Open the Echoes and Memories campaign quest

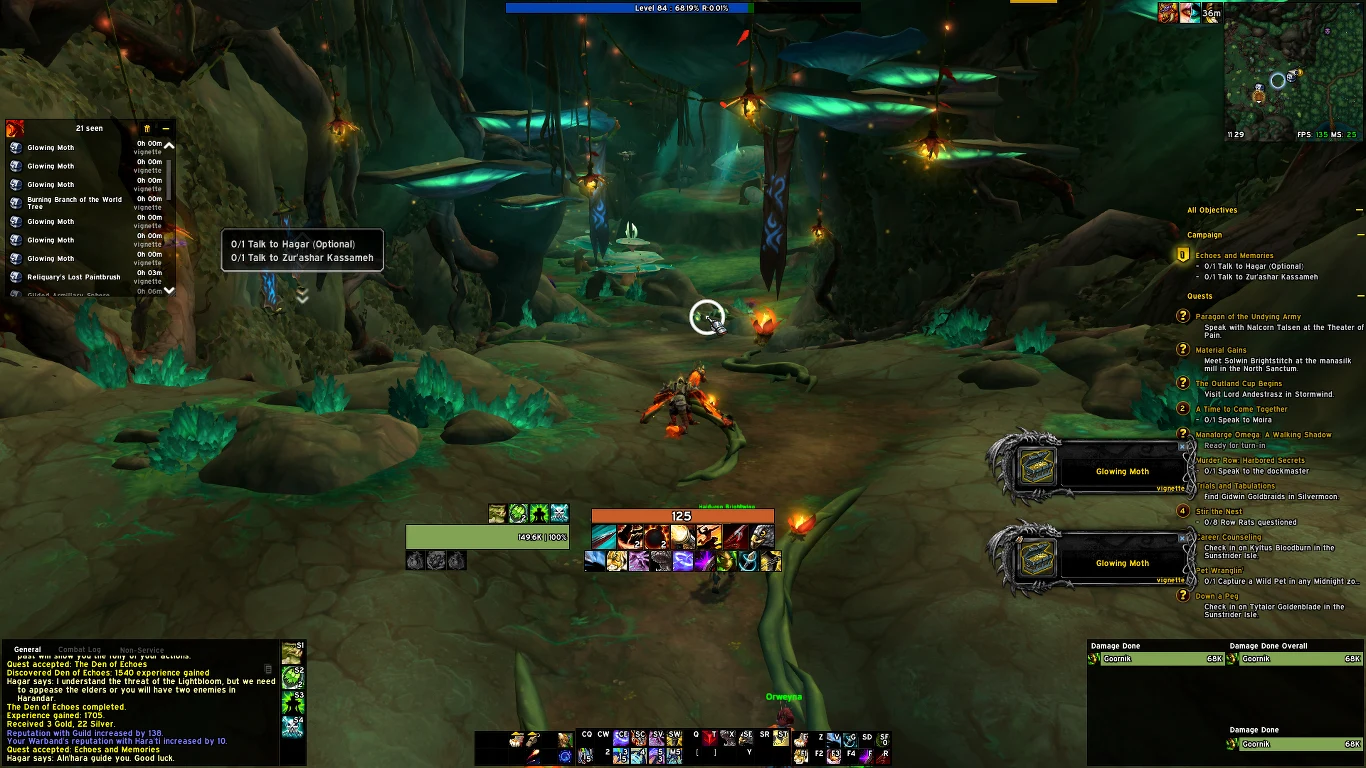pos(1234,256)
